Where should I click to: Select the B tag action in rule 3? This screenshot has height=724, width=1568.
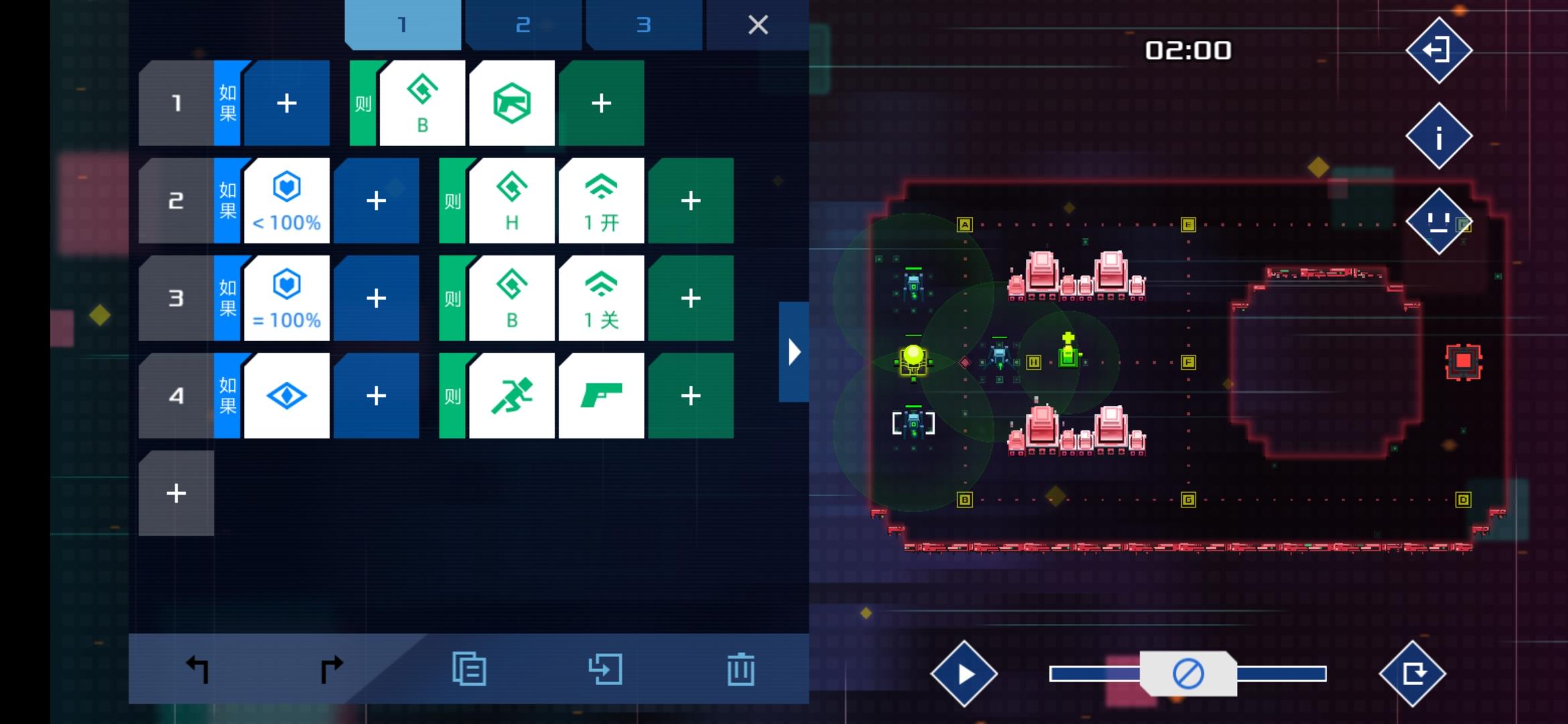pyautogui.click(x=512, y=298)
